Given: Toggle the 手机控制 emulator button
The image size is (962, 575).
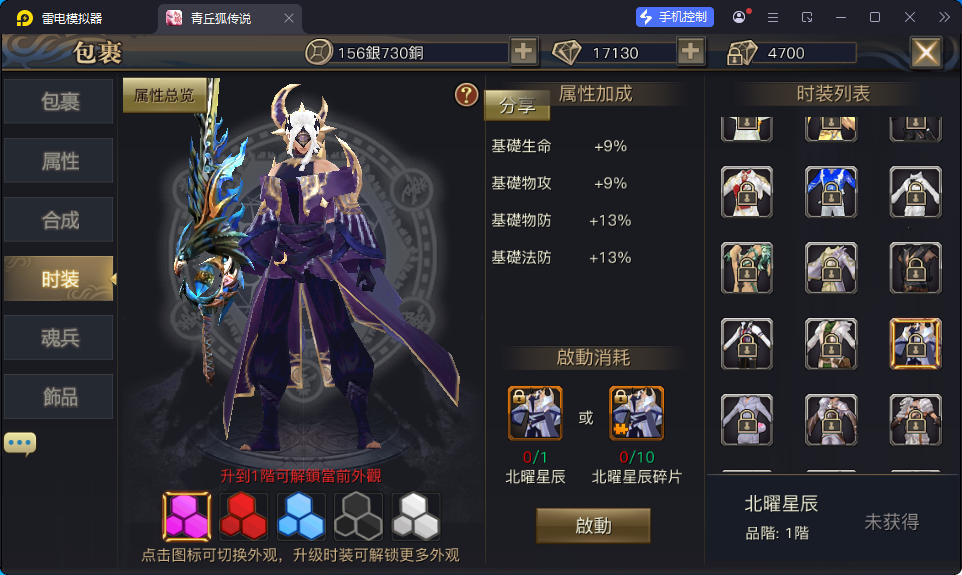Looking at the screenshot, I should (675, 17).
